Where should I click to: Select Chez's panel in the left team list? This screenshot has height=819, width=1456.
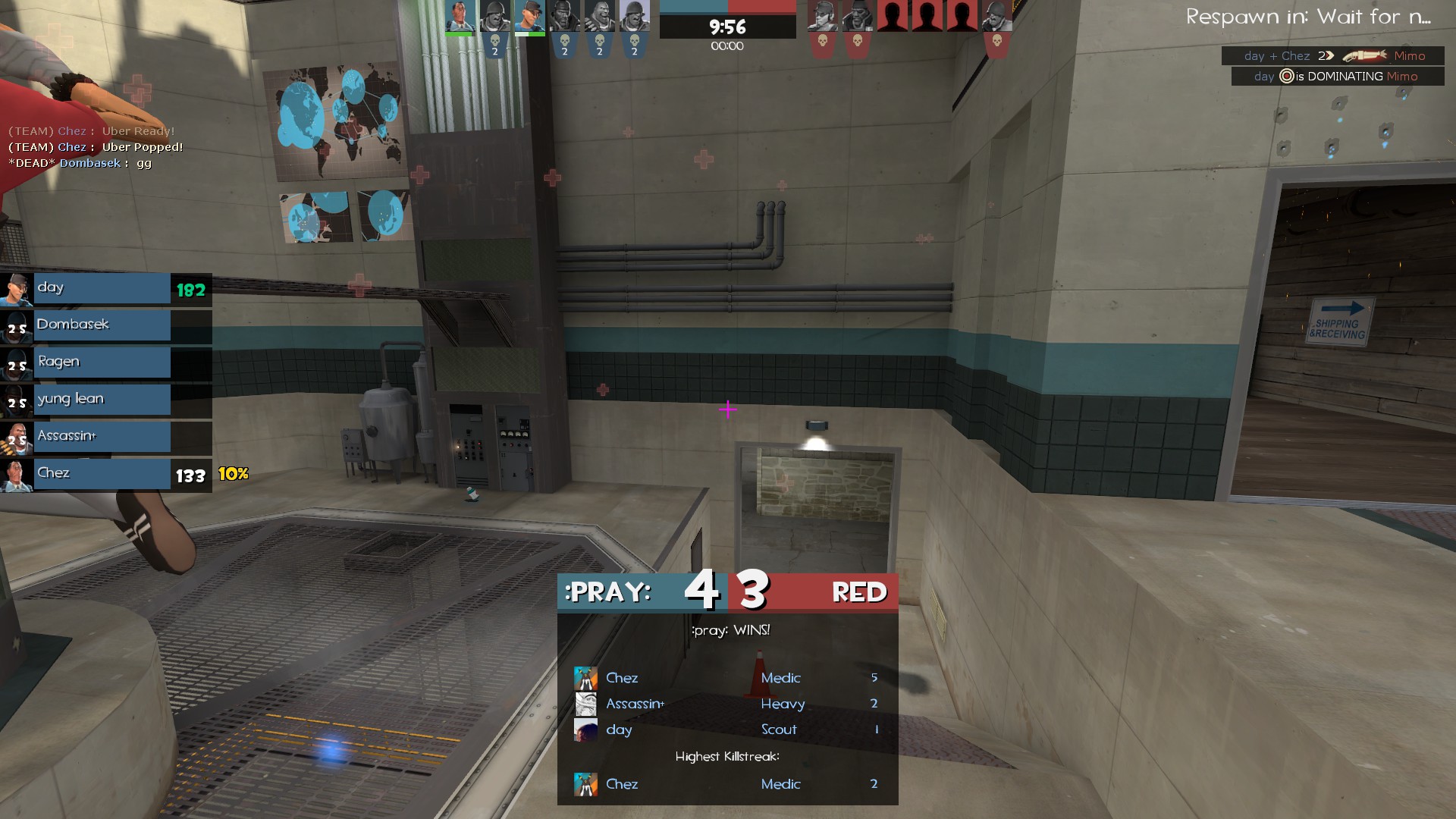coord(102,474)
